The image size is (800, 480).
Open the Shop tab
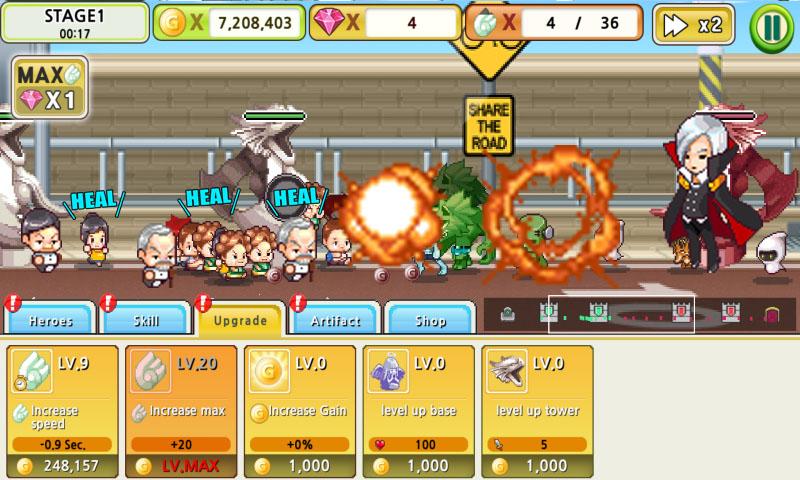(430, 320)
